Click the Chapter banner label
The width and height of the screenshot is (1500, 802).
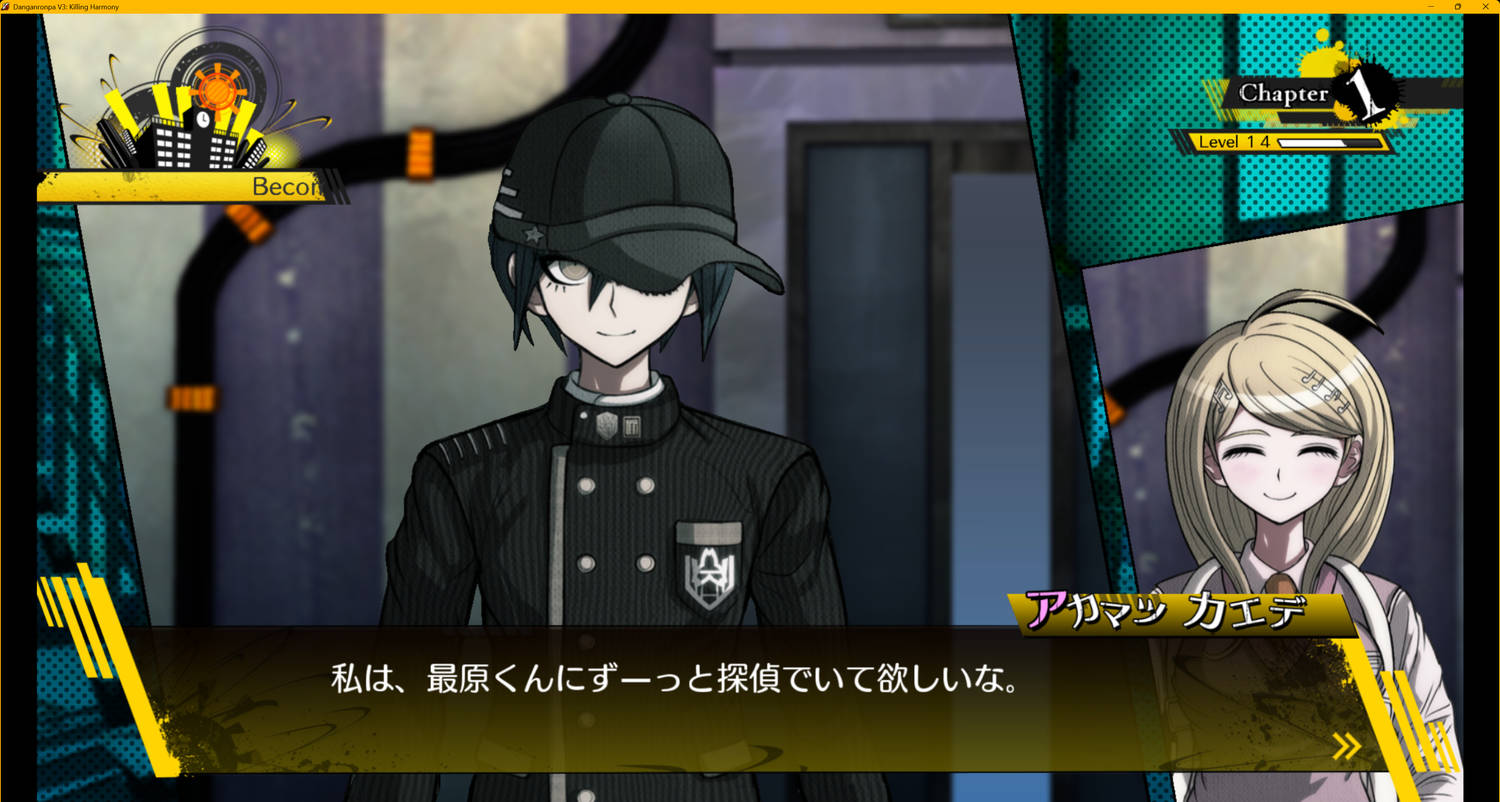tap(1283, 94)
